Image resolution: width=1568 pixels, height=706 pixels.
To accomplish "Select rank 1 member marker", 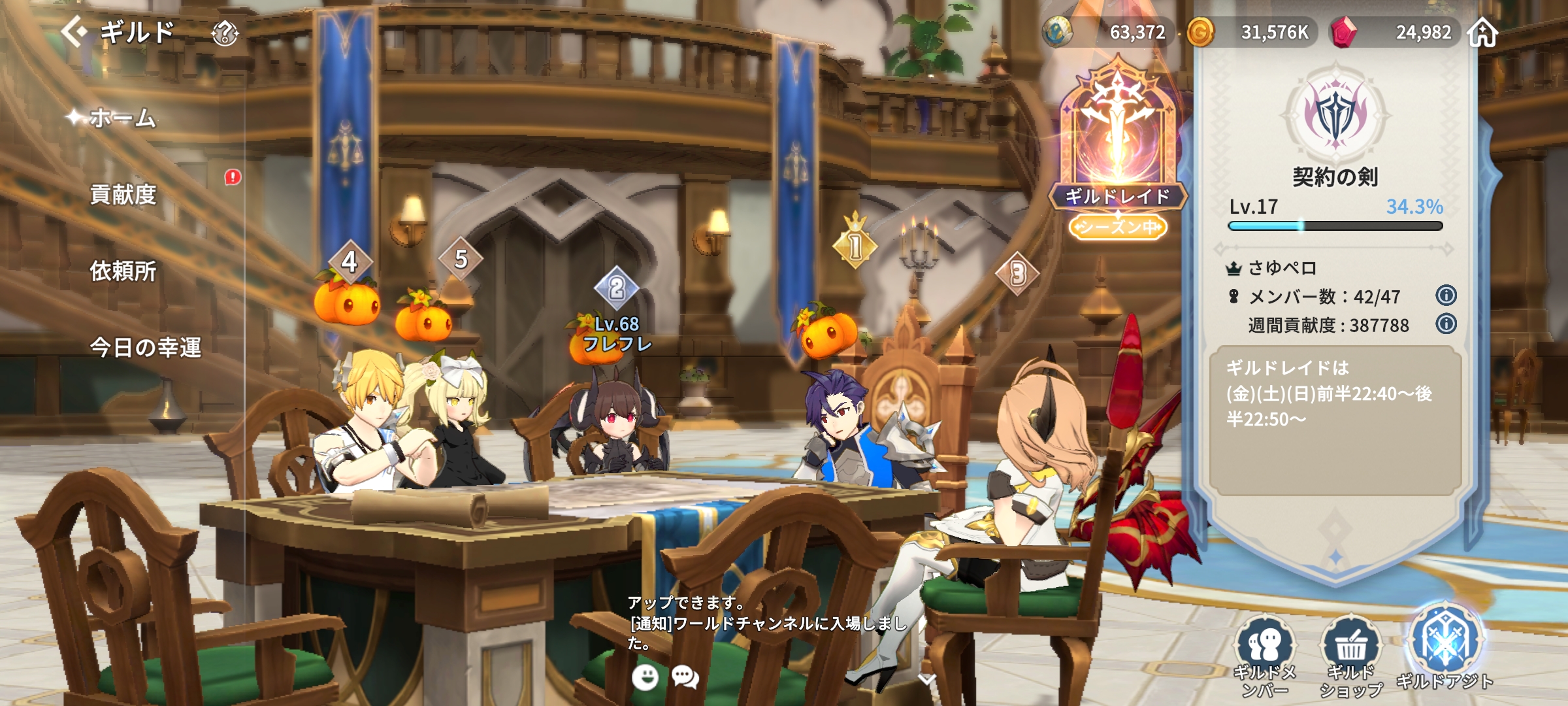I will point(855,246).
